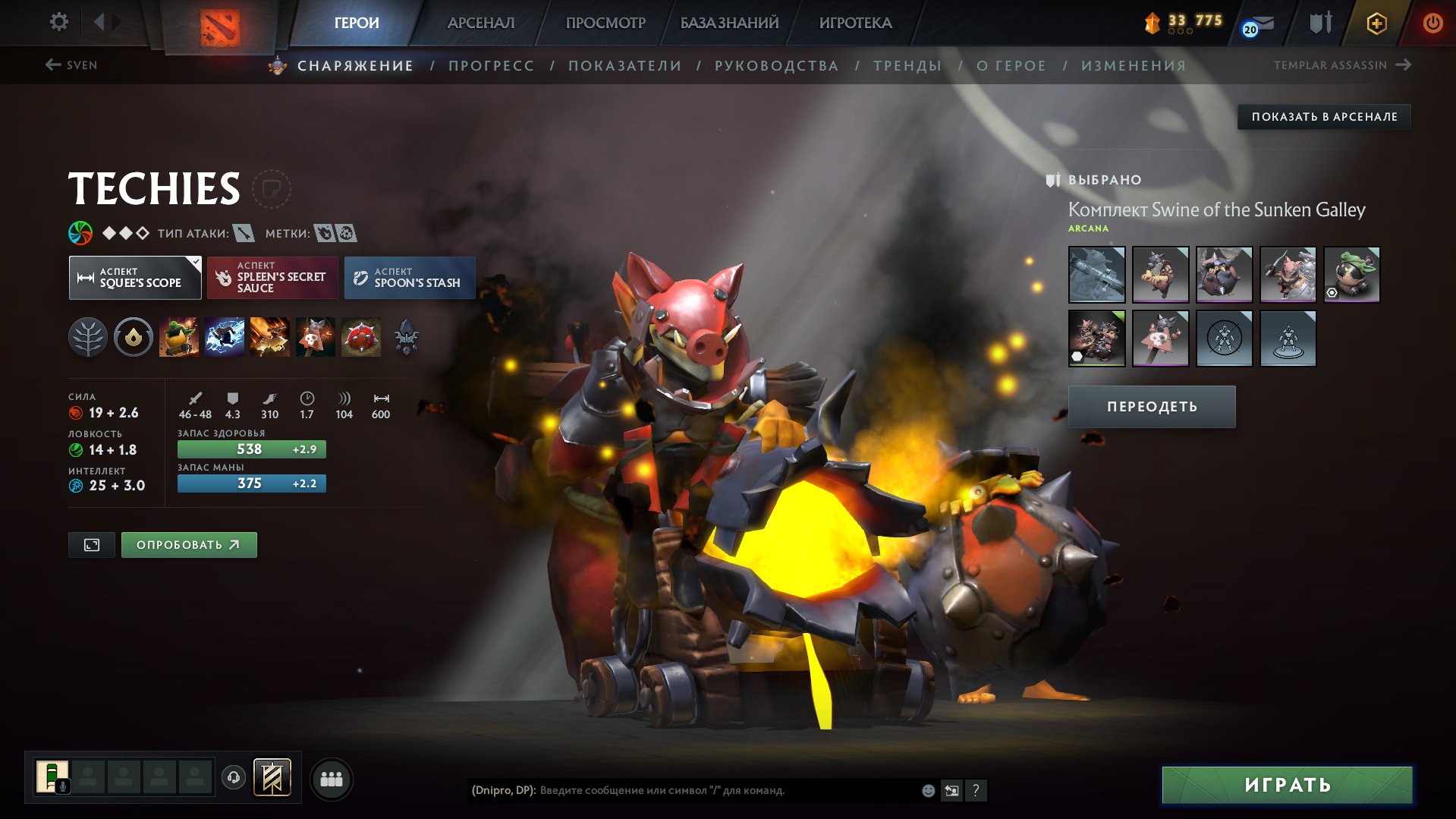Start matchmaking with Играть button

click(x=1287, y=785)
